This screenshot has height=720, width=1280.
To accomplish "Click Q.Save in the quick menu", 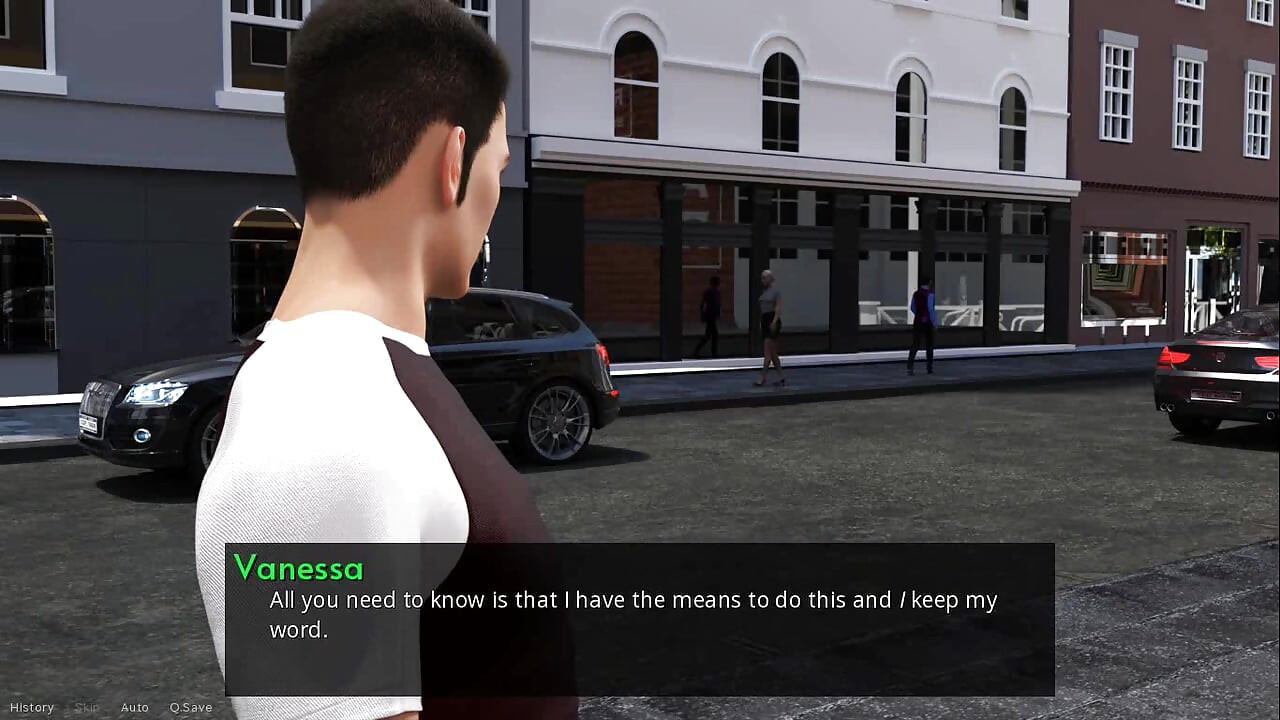I will pyautogui.click(x=190, y=706).
